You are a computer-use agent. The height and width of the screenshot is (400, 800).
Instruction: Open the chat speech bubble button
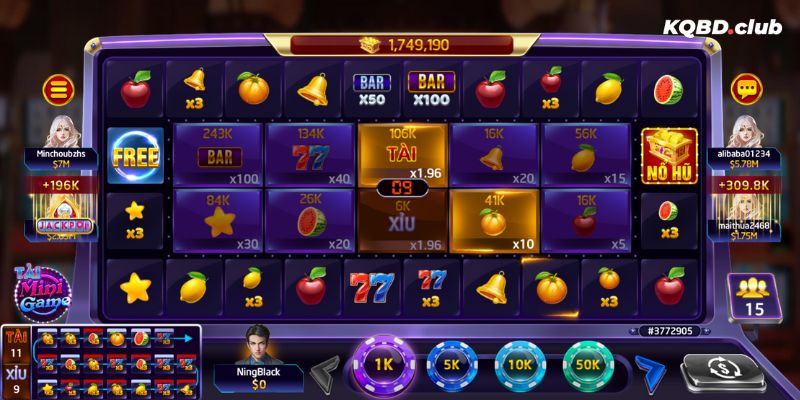click(x=744, y=90)
